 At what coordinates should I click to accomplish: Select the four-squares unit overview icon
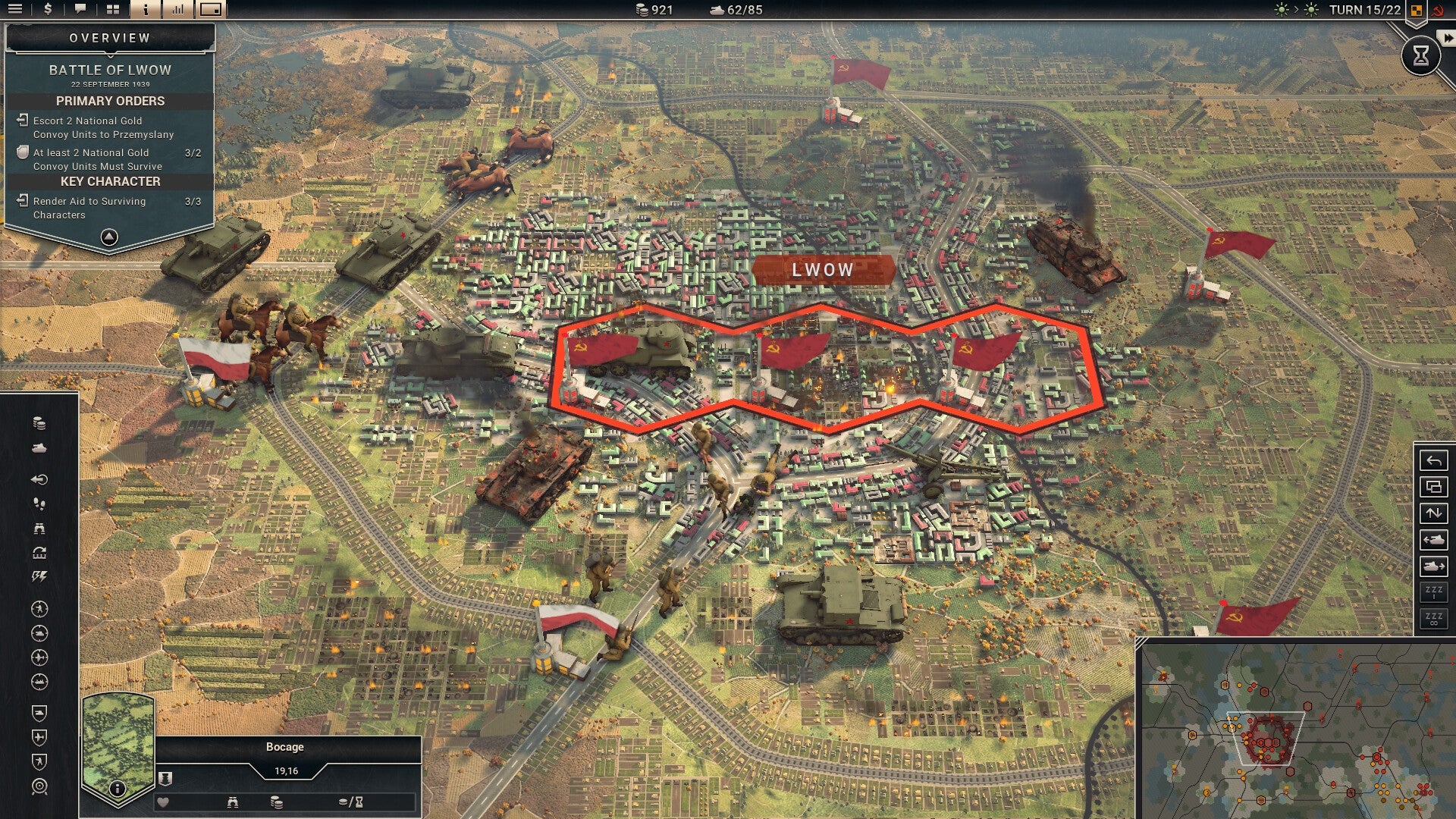(x=113, y=10)
